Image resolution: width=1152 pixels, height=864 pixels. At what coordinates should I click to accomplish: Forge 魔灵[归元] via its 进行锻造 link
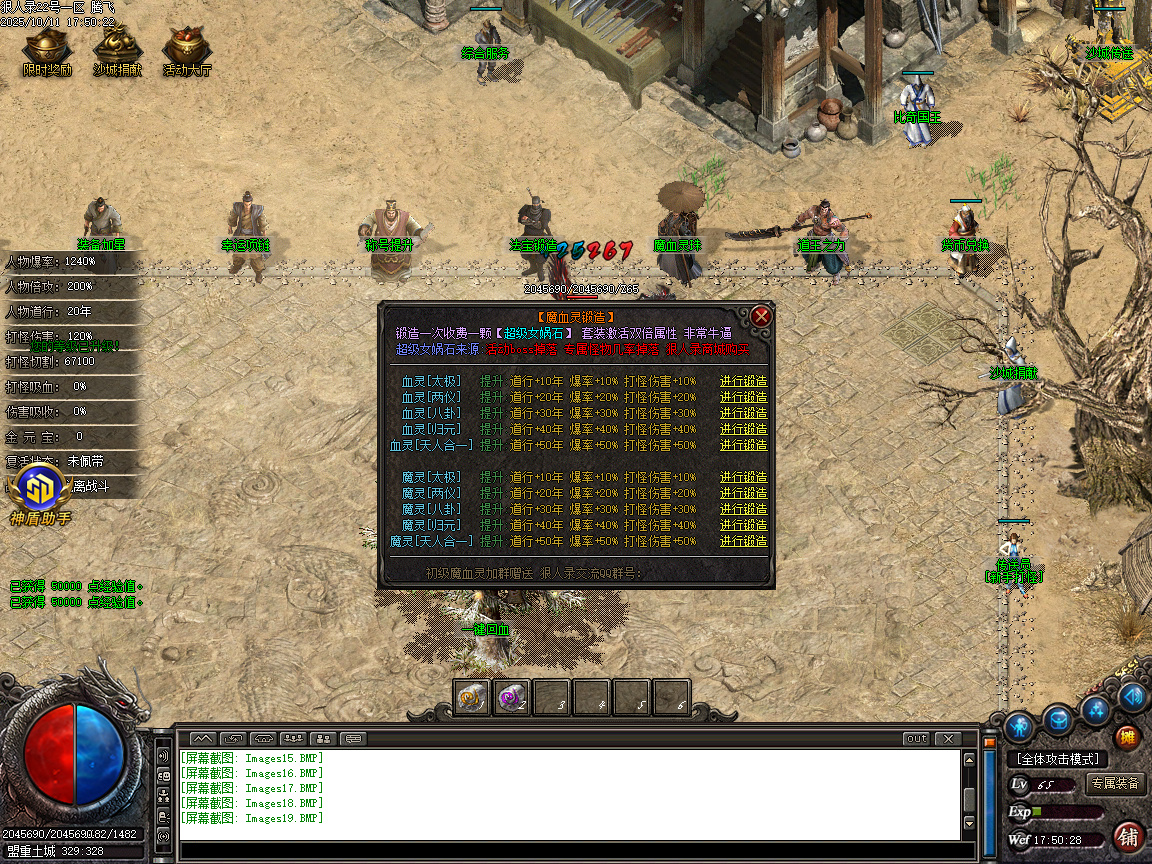click(x=743, y=525)
